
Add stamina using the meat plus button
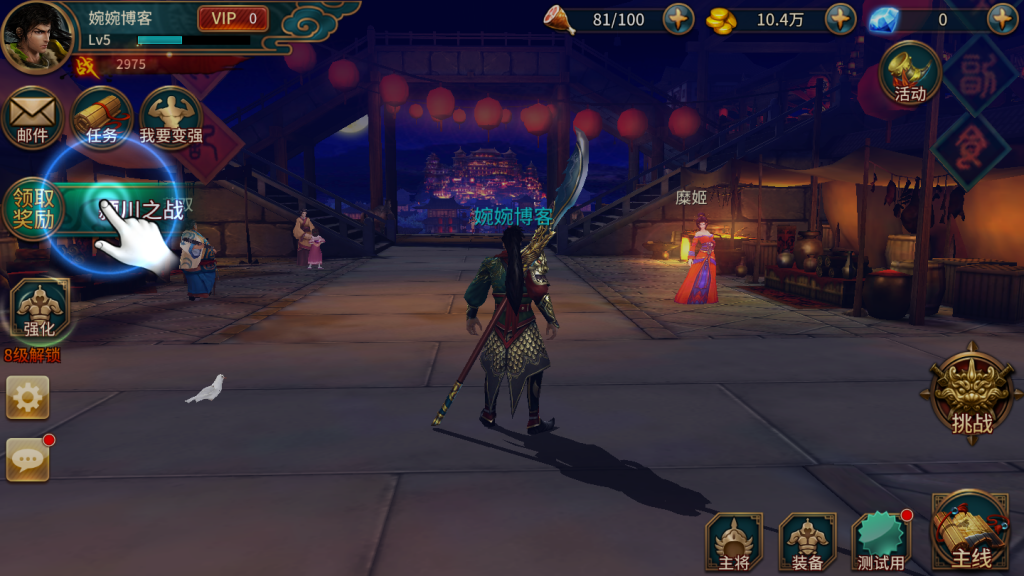click(x=678, y=19)
